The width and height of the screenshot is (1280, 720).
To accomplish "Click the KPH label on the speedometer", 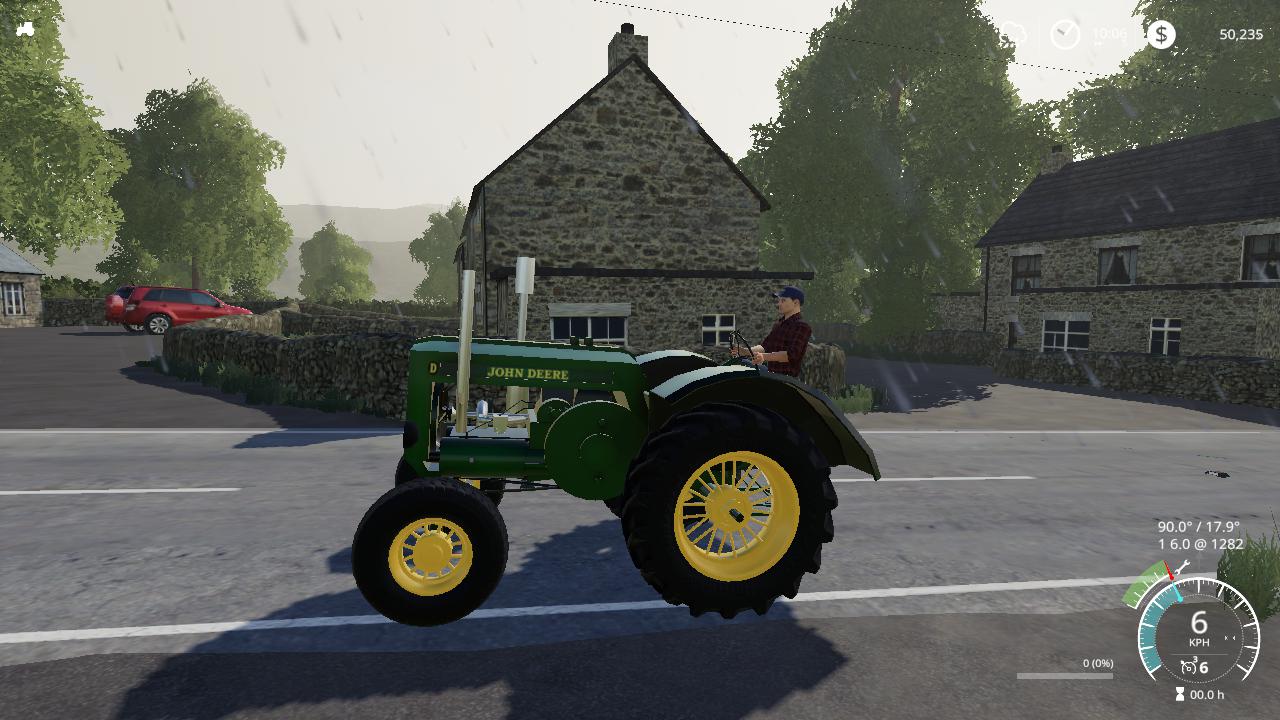I will 1199,642.
